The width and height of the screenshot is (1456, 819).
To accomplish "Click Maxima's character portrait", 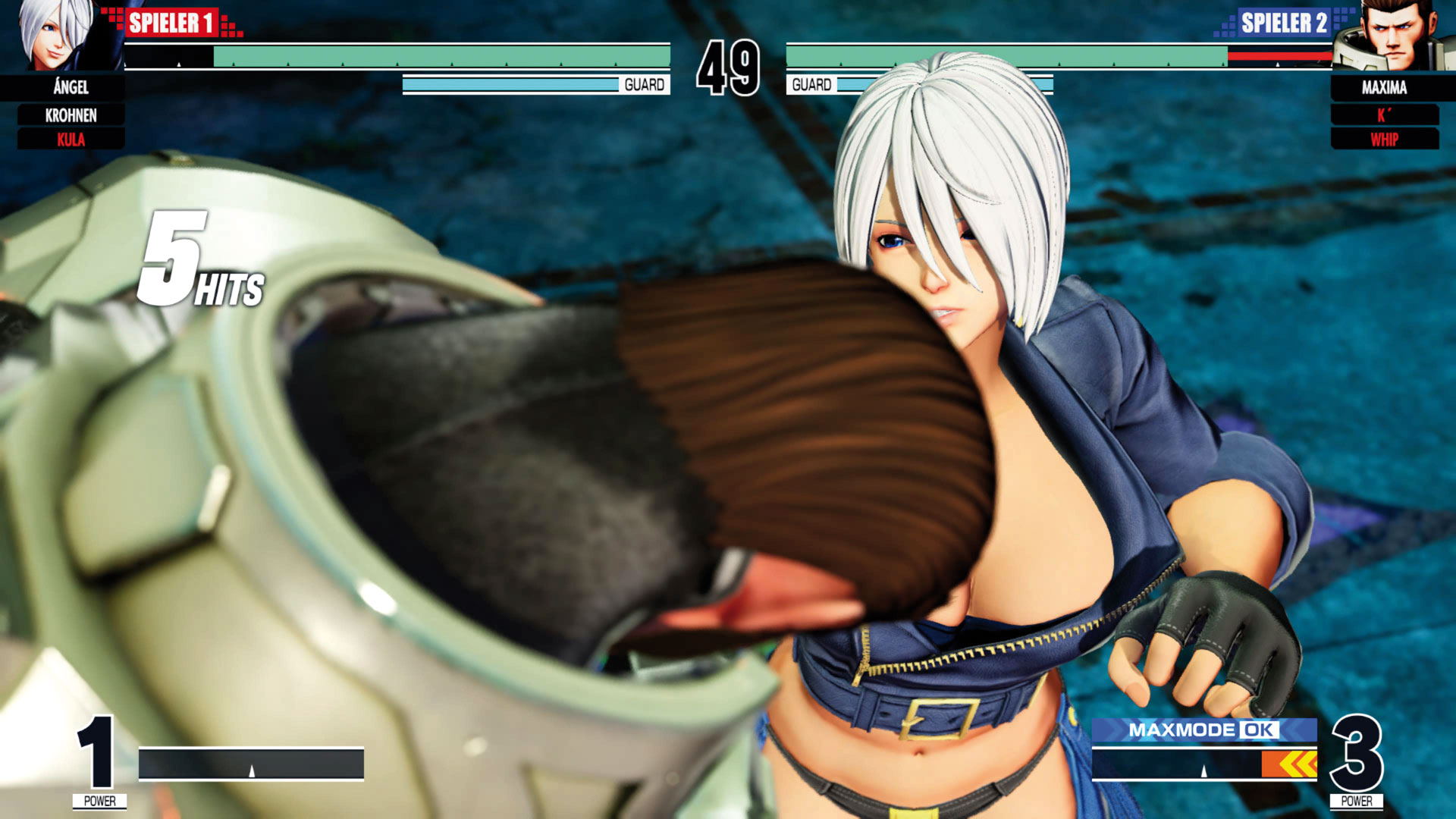I will 1392,36.
